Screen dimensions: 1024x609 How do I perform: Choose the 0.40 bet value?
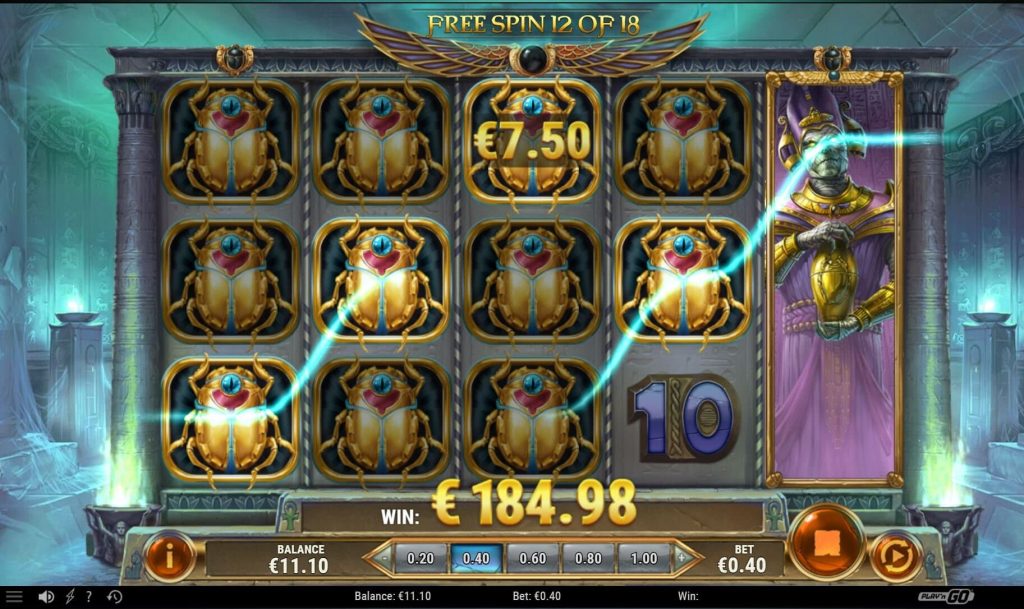(x=476, y=557)
